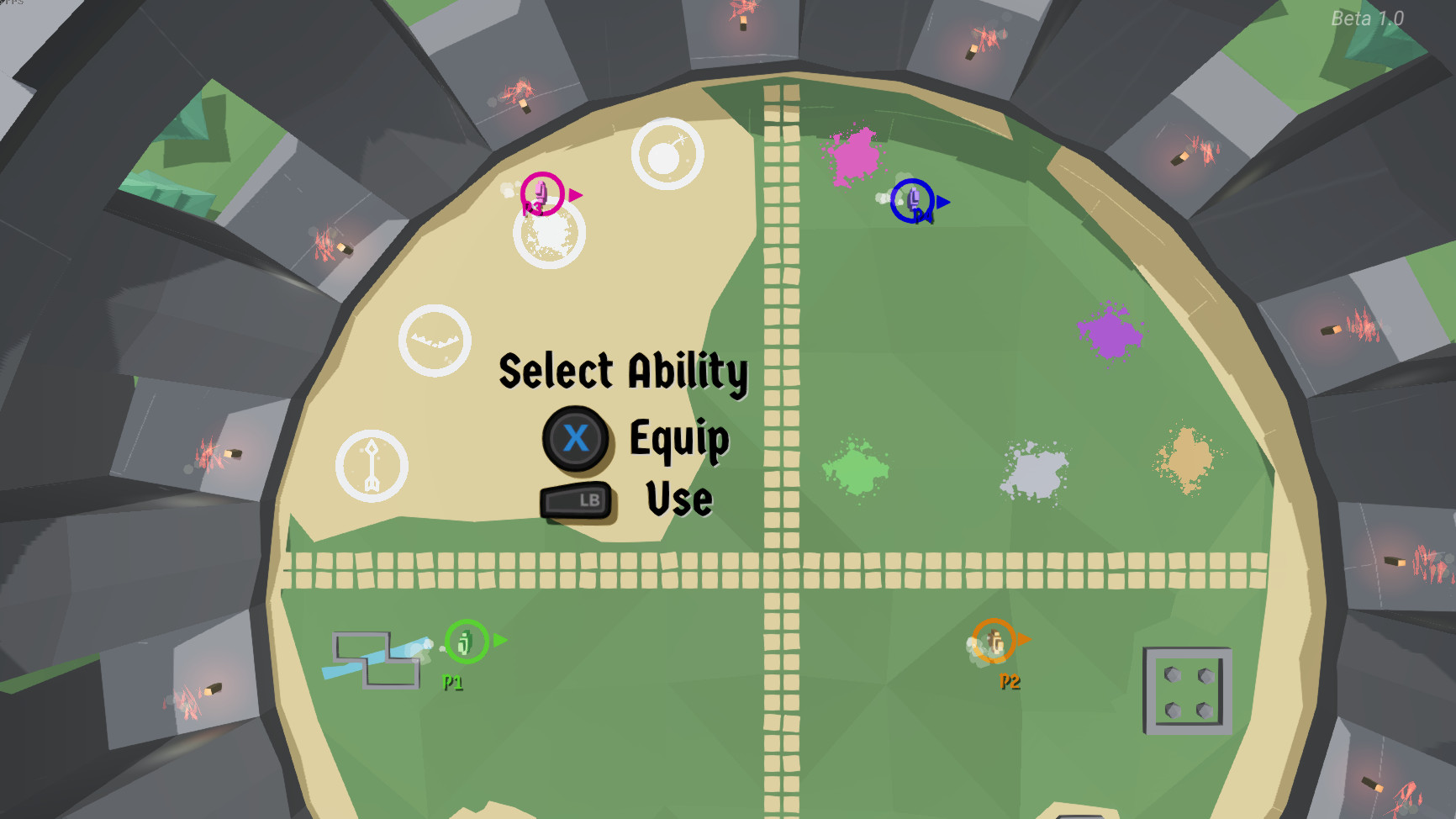Viewport: 1456px width, 819px height.
Task: Click the pink paint splat near P4
Action: (855, 157)
